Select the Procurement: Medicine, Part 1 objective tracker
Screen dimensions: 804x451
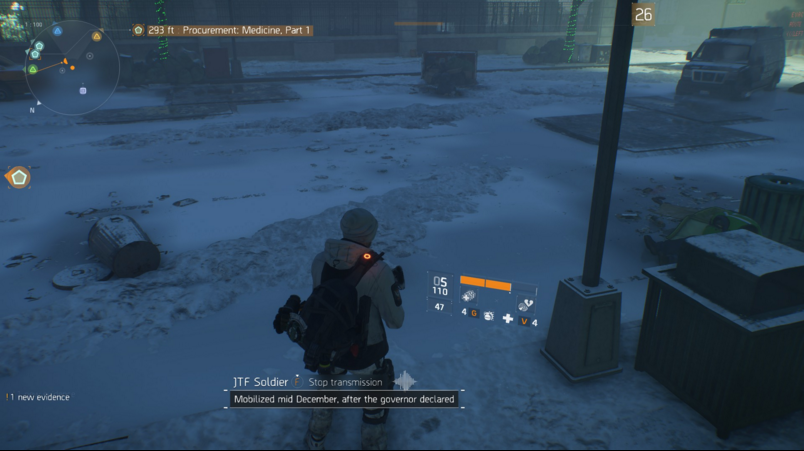click(x=225, y=30)
